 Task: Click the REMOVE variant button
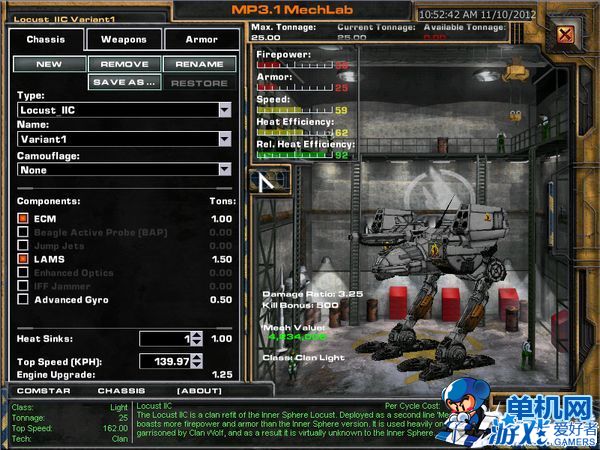pos(124,64)
